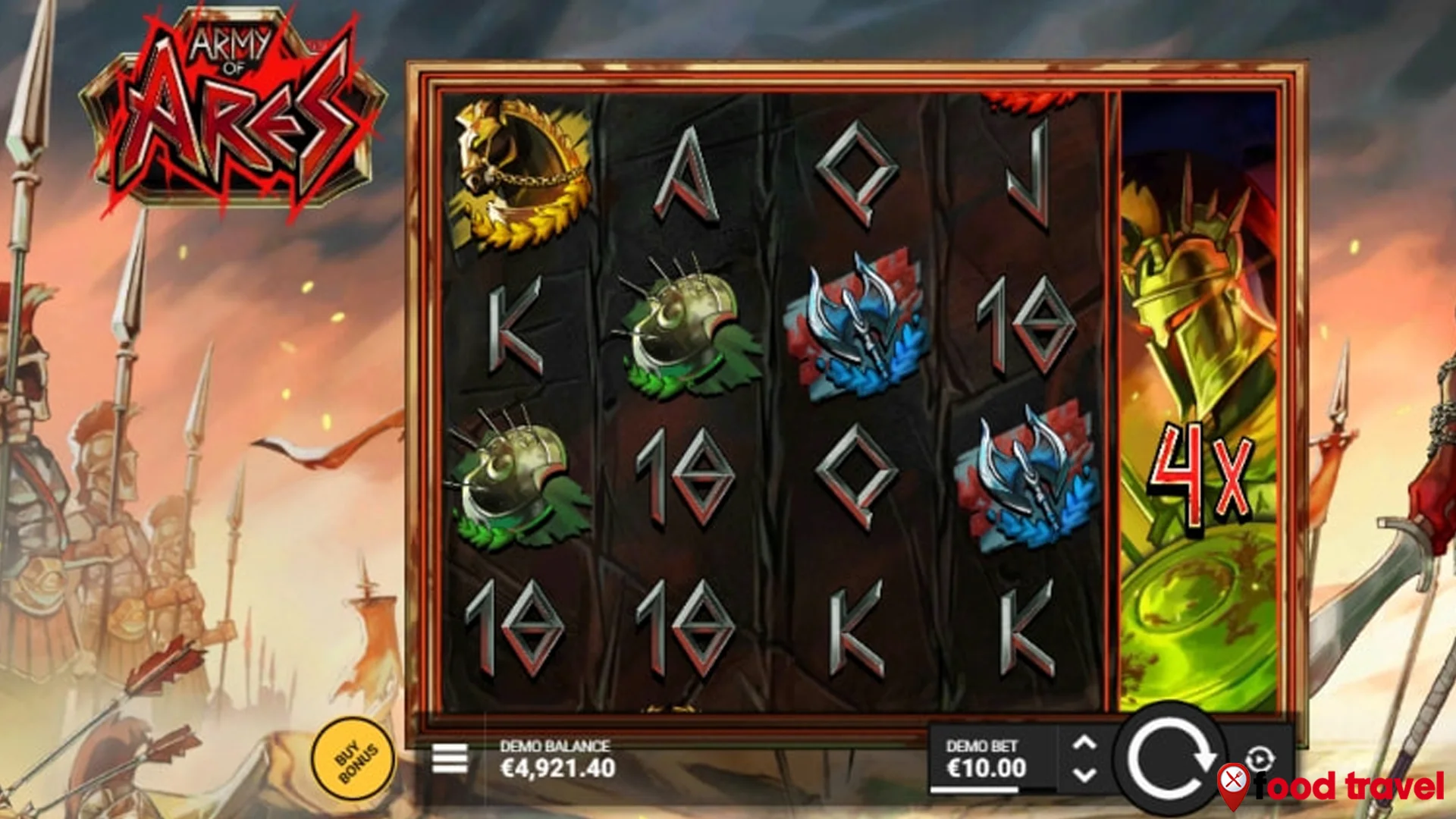1456x819 pixels.
Task: Select the golden horse symbol on reel one
Action: click(519, 174)
